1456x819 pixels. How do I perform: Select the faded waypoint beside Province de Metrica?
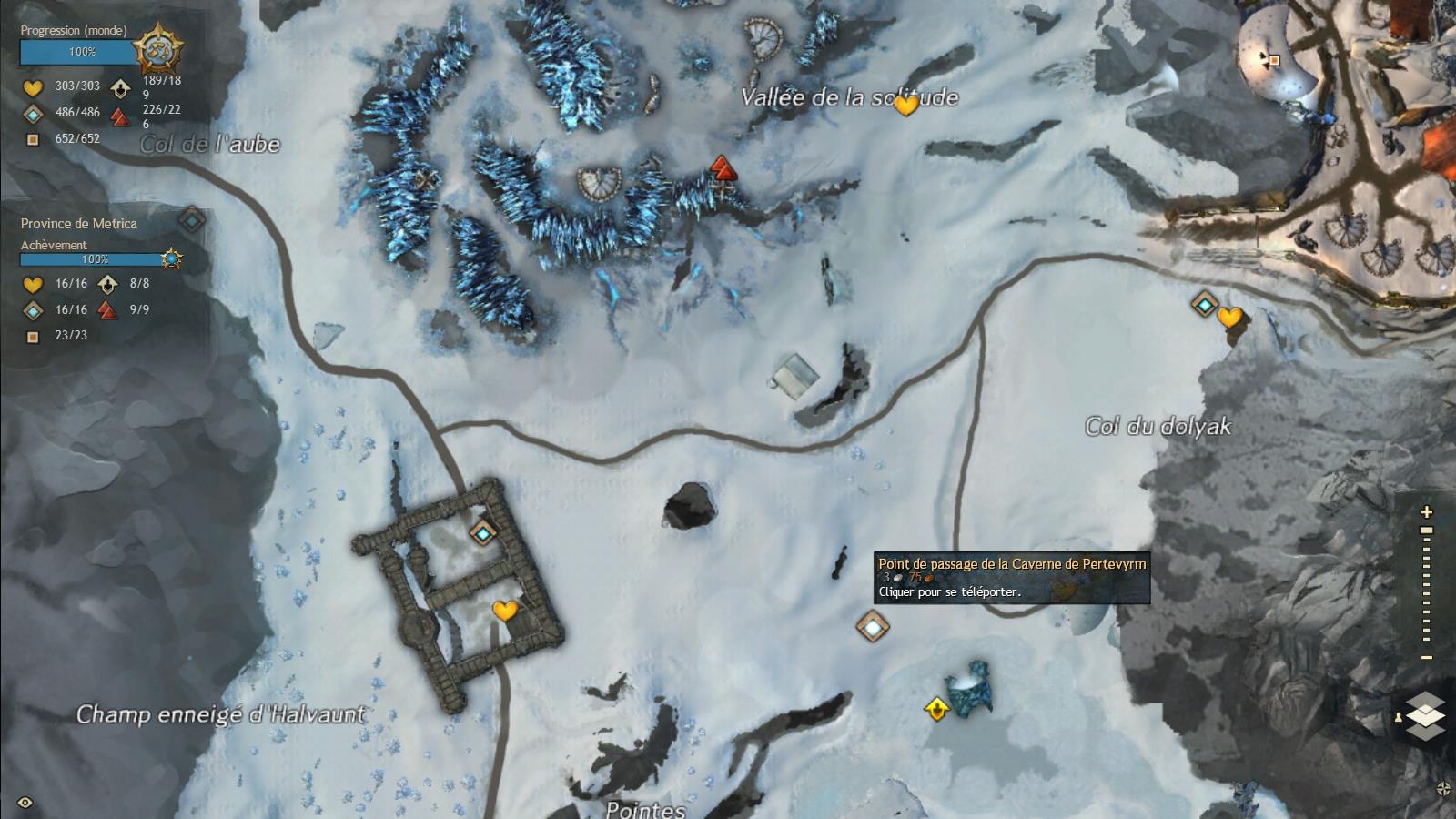(x=191, y=219)
